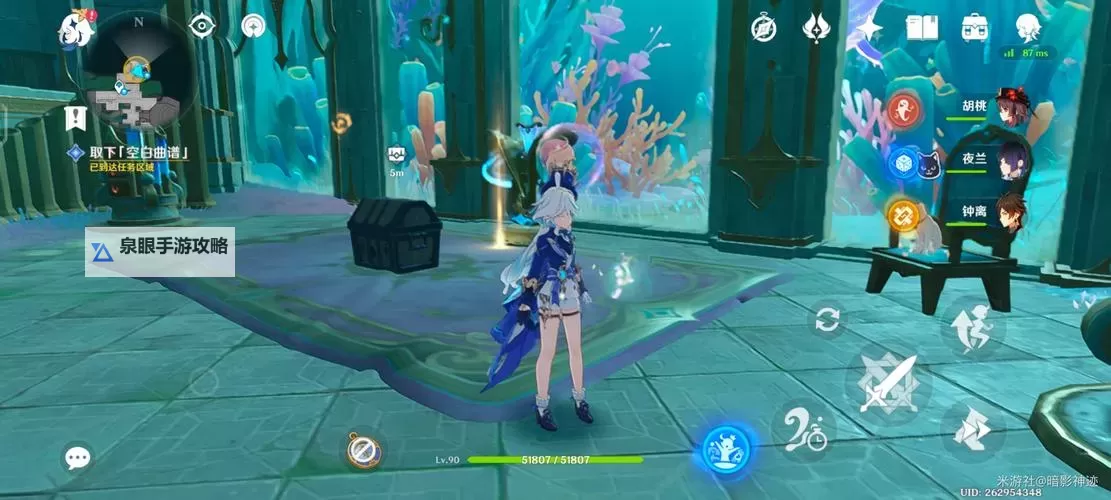Screen dimensions: 1111x500
Task: Open the backpack inventory
Action: tap(975, 27)
